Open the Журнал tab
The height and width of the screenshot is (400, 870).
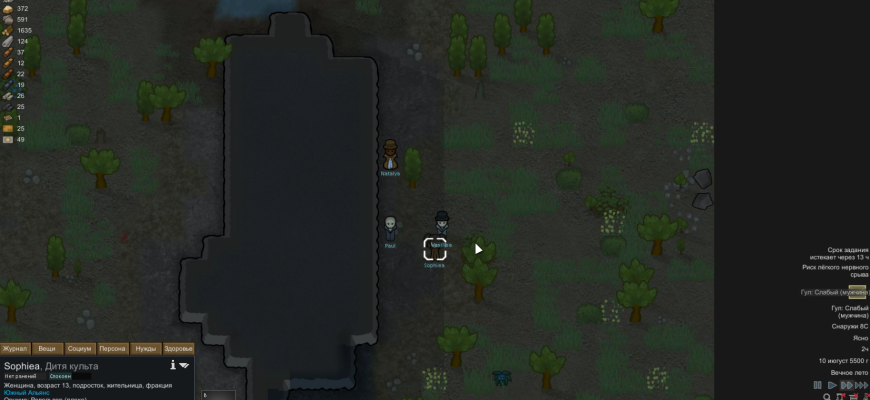point(15,349)
